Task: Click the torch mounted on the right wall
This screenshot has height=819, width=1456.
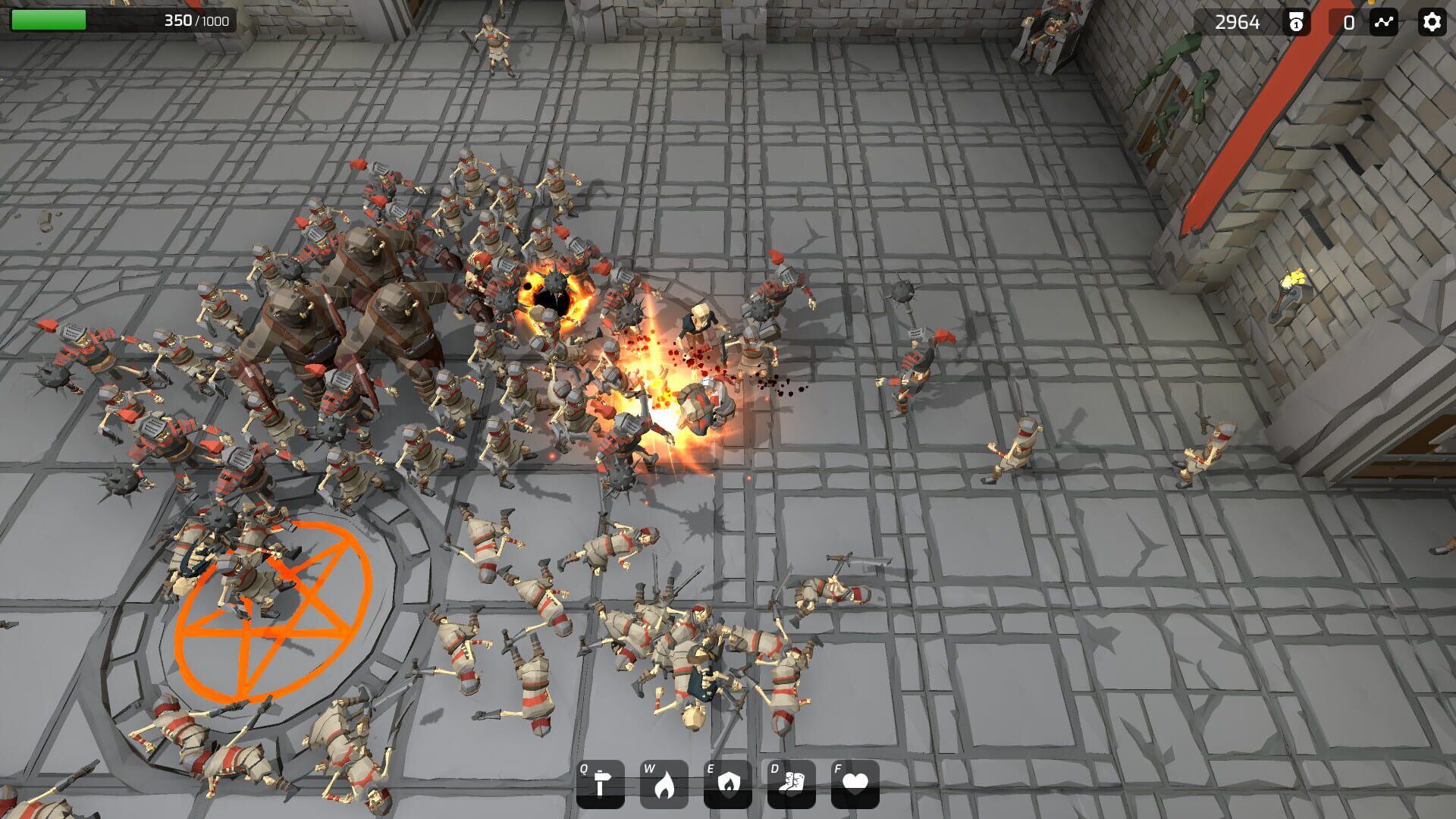Action: pos(1293,292)
